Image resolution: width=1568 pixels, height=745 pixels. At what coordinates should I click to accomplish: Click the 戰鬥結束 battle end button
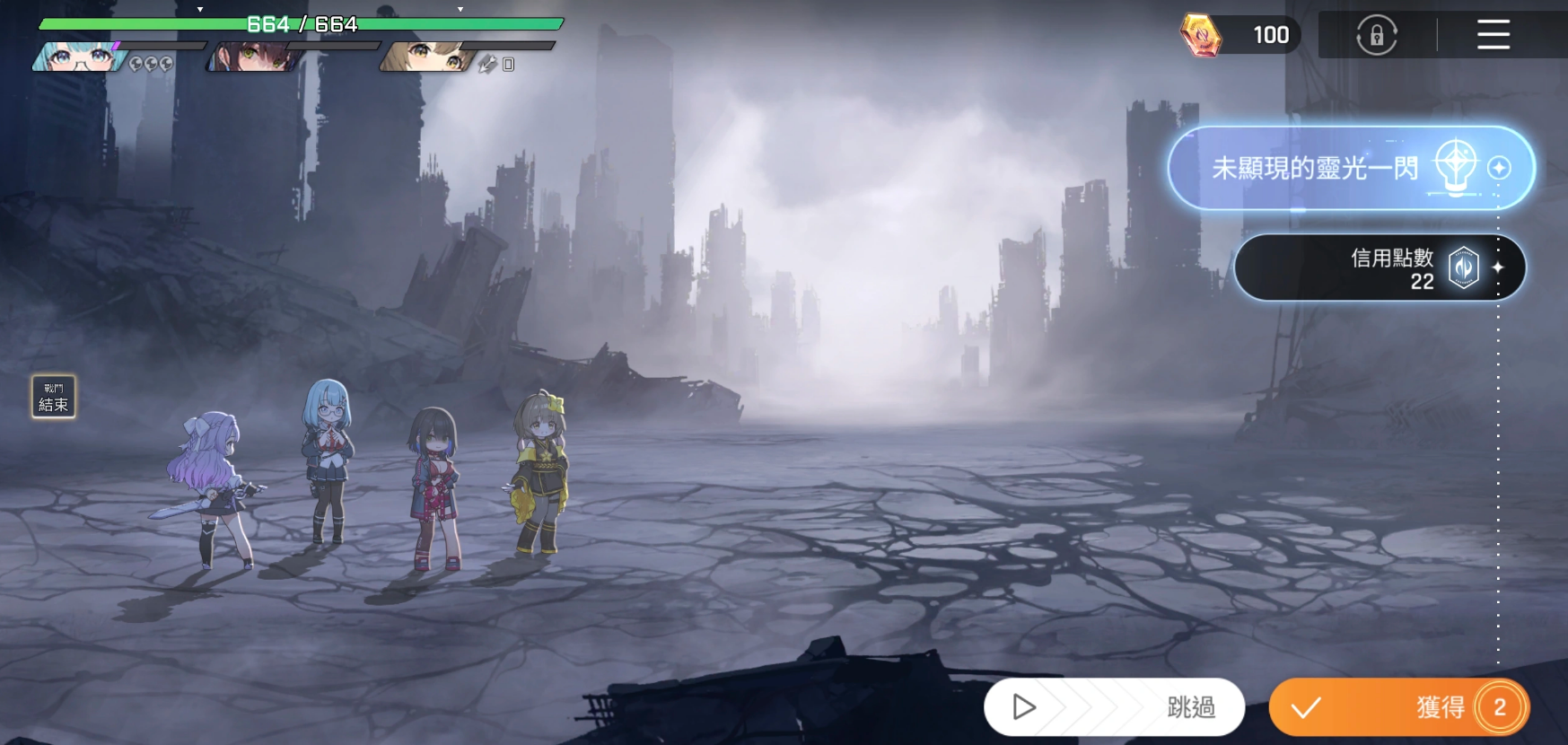pos(54,397)
